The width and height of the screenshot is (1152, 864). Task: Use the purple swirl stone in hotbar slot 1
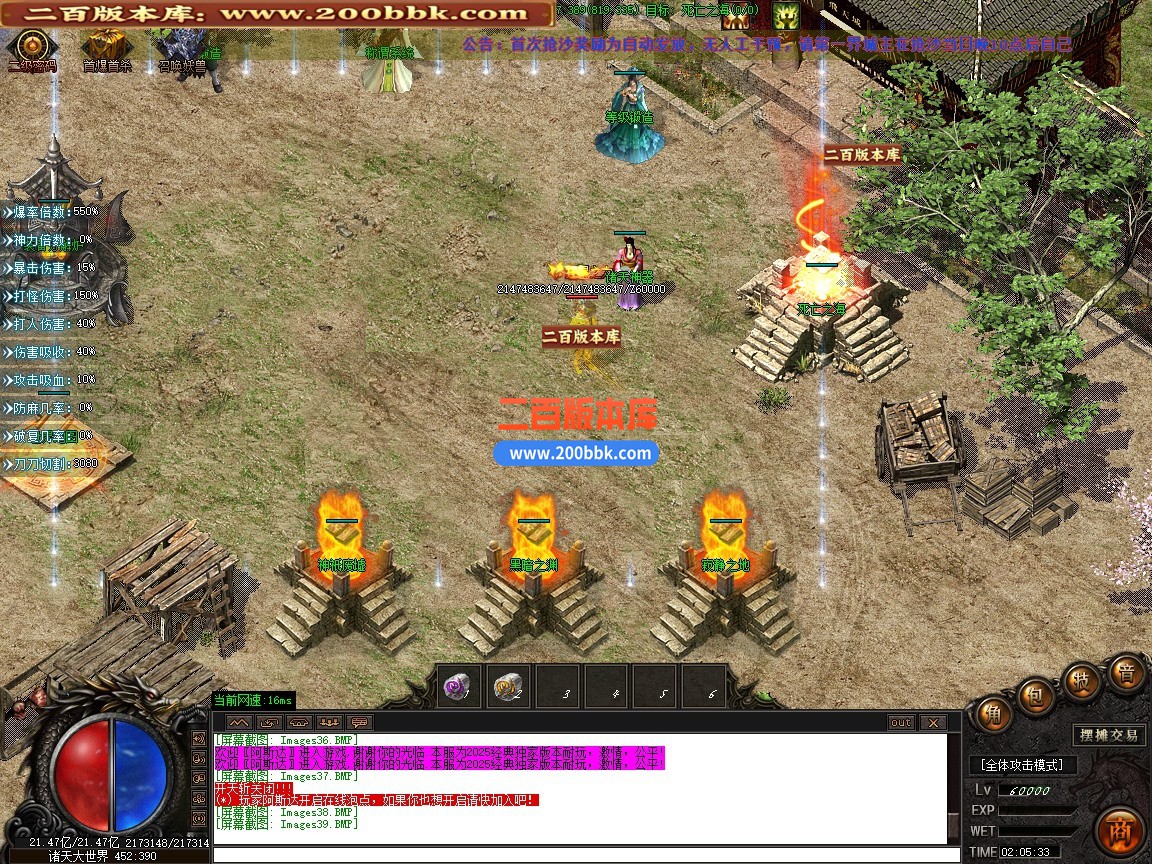[460, 688]
